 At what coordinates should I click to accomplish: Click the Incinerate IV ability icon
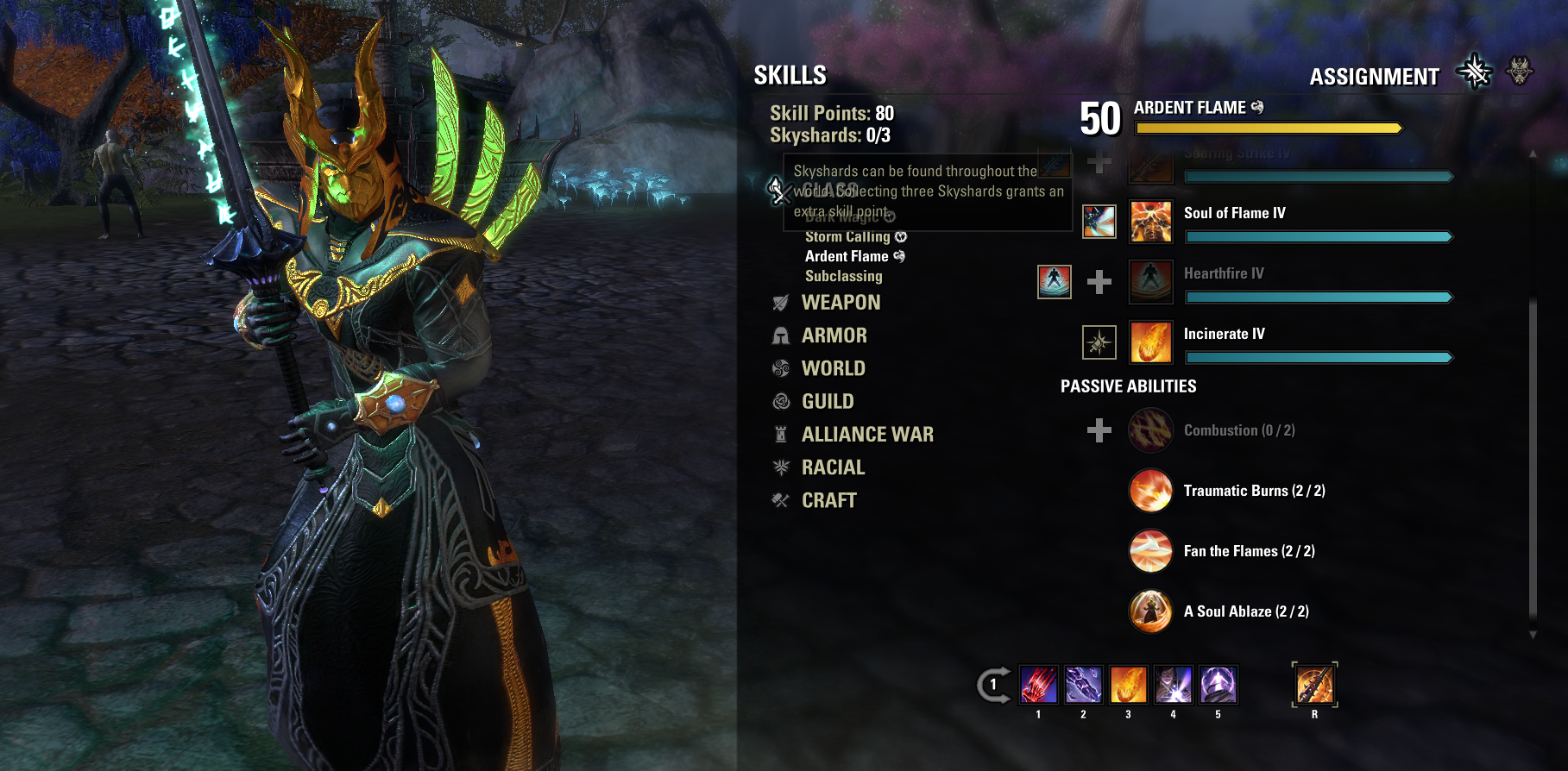tap(1151, 342)
